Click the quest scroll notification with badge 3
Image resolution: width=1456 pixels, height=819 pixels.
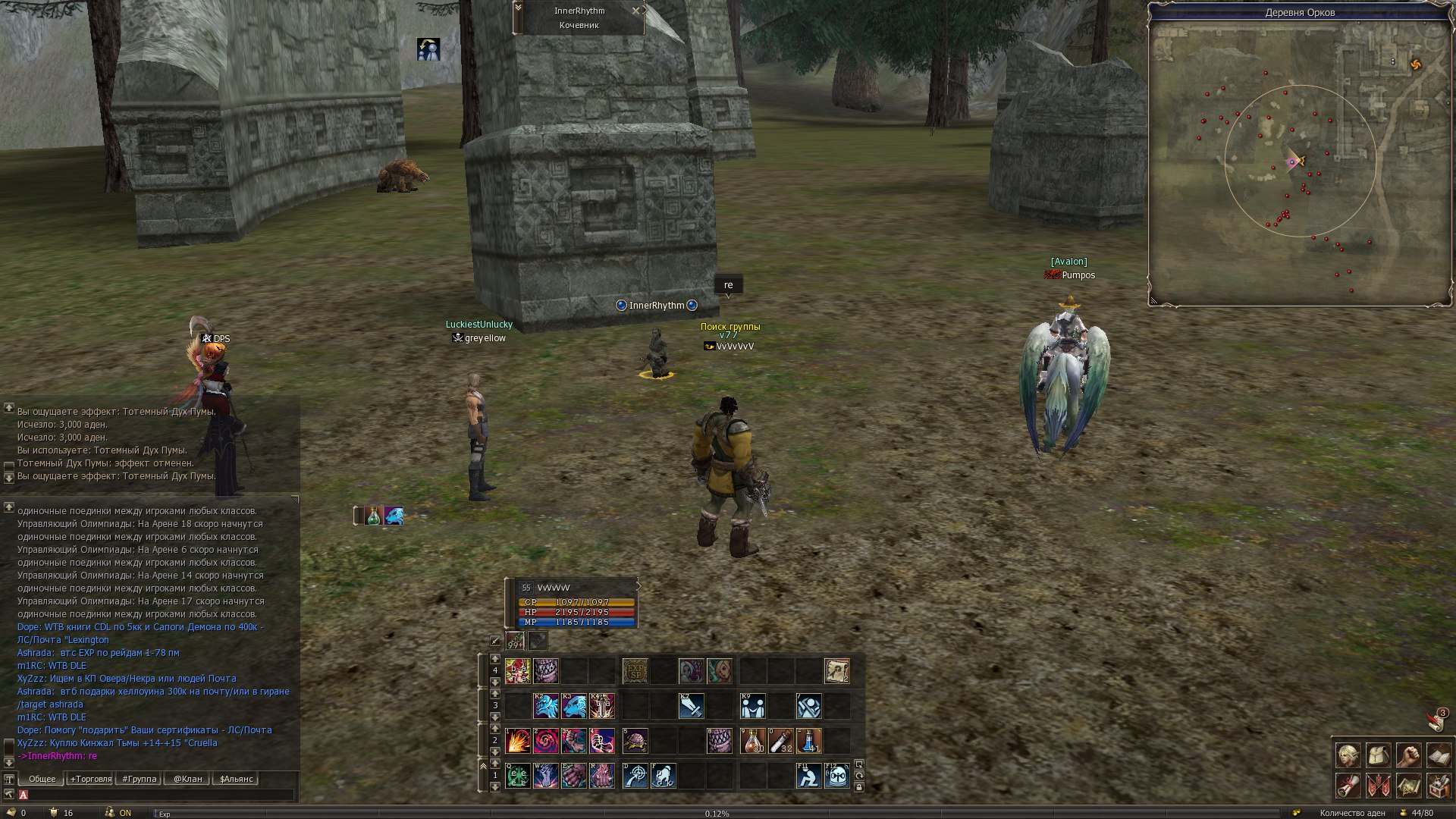(x=1436, y=720)
